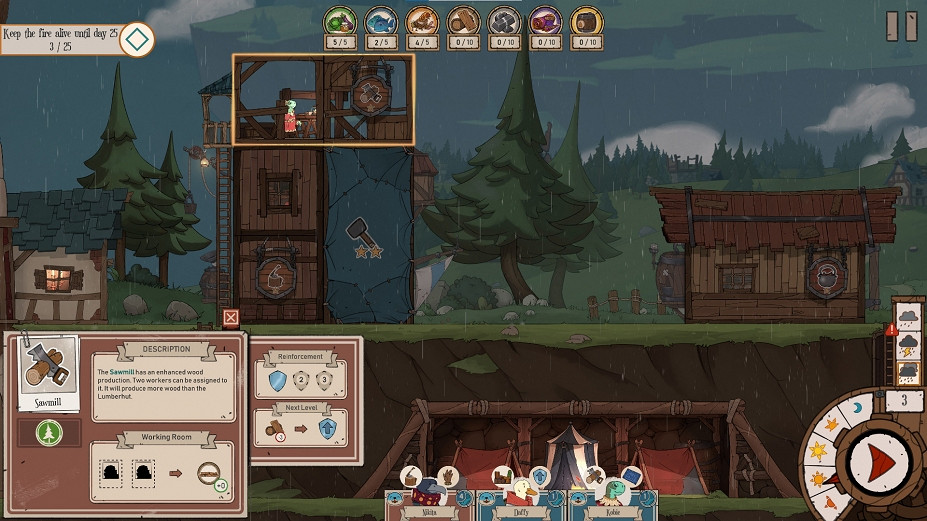Choose reinforcement level 2 shield

300,380
